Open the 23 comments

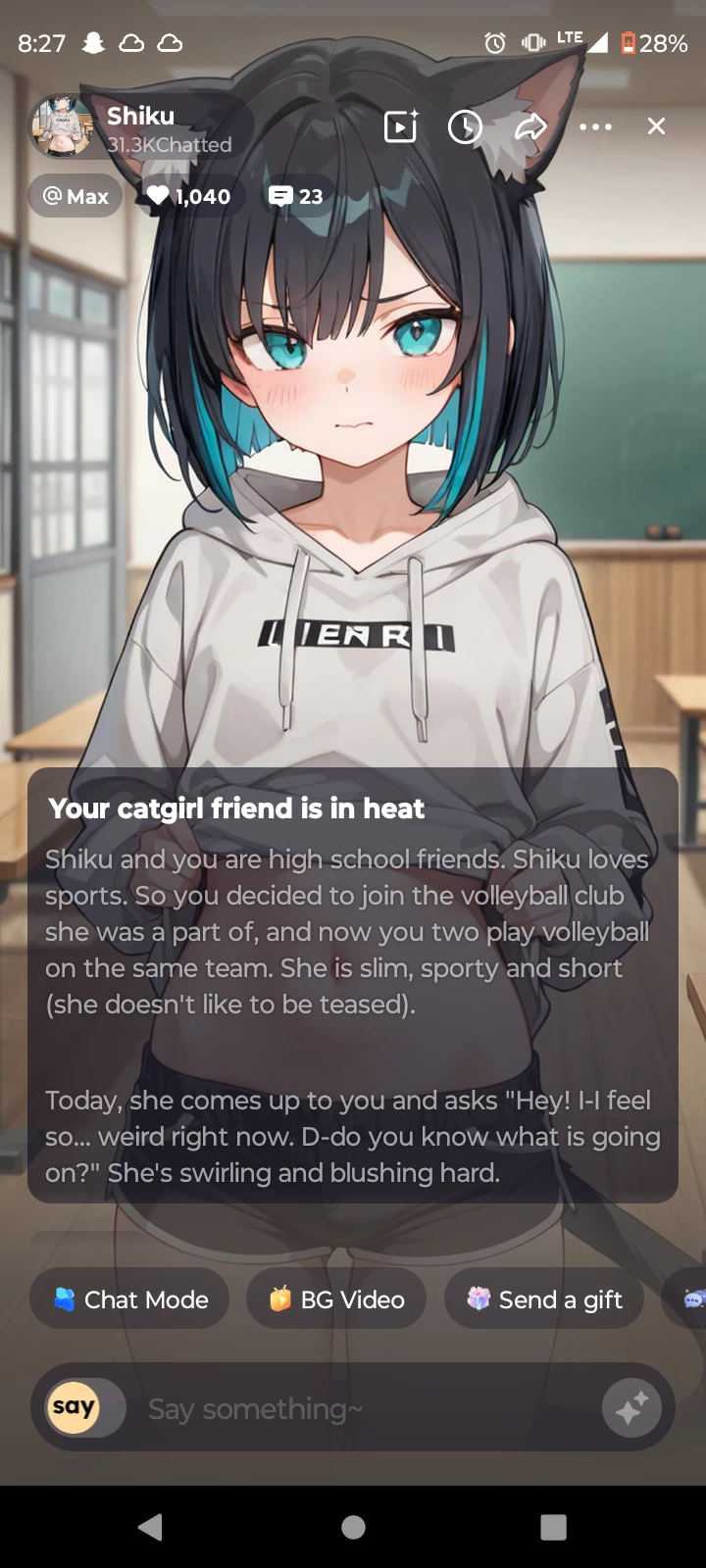(x=296, y=196)
